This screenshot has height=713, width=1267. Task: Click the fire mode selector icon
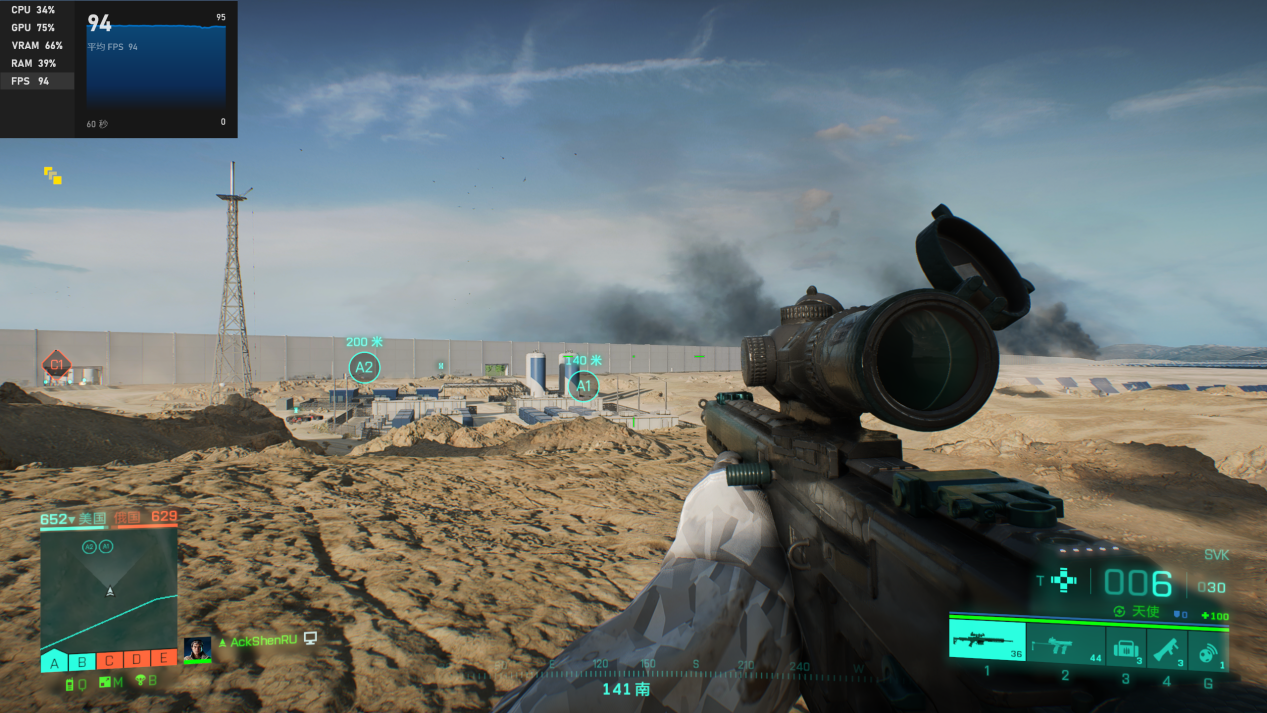point(1064,580)
